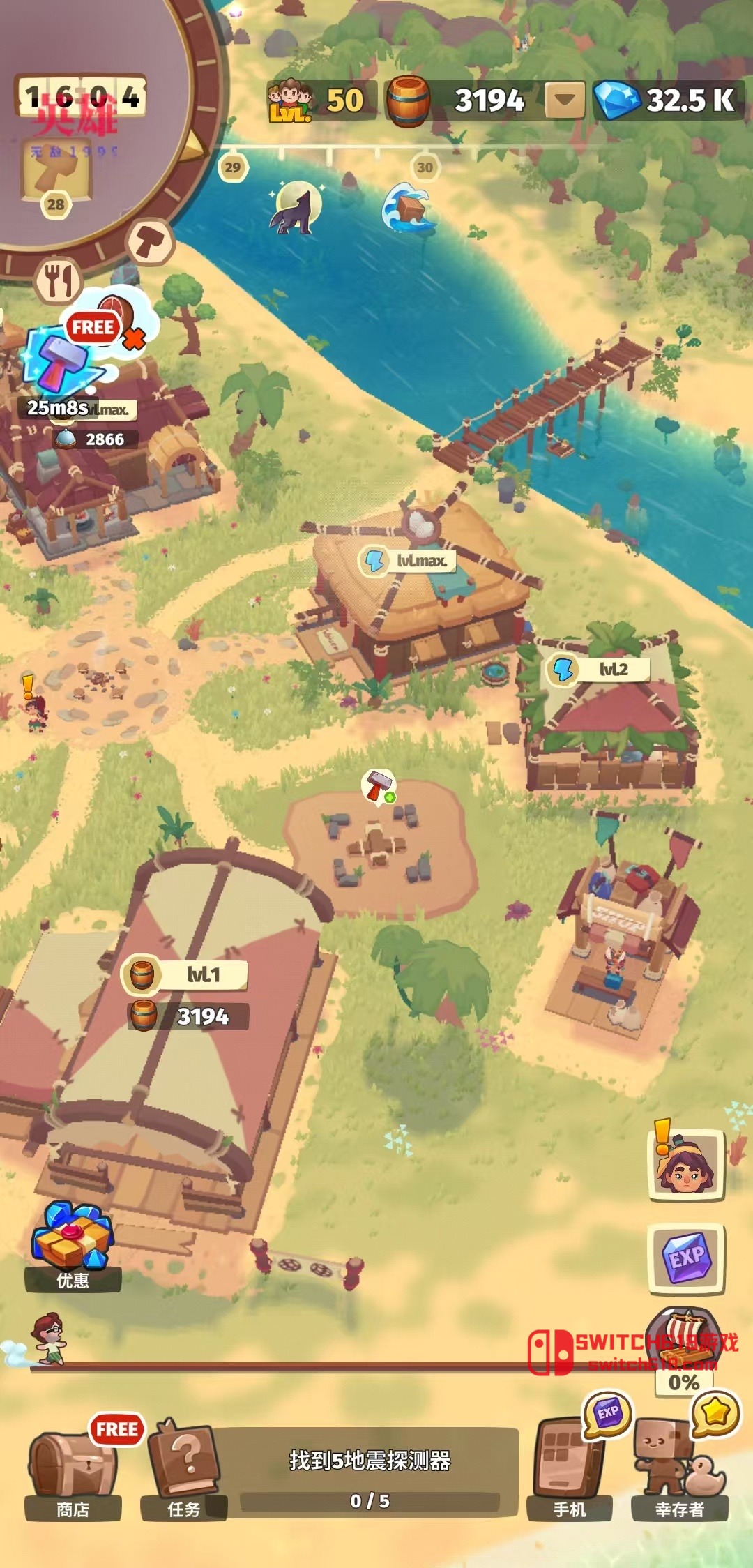The width and height of the screenshot is (753, 1568).
Task: Select the hammer build mode button
Action: (x=149, y=241)
